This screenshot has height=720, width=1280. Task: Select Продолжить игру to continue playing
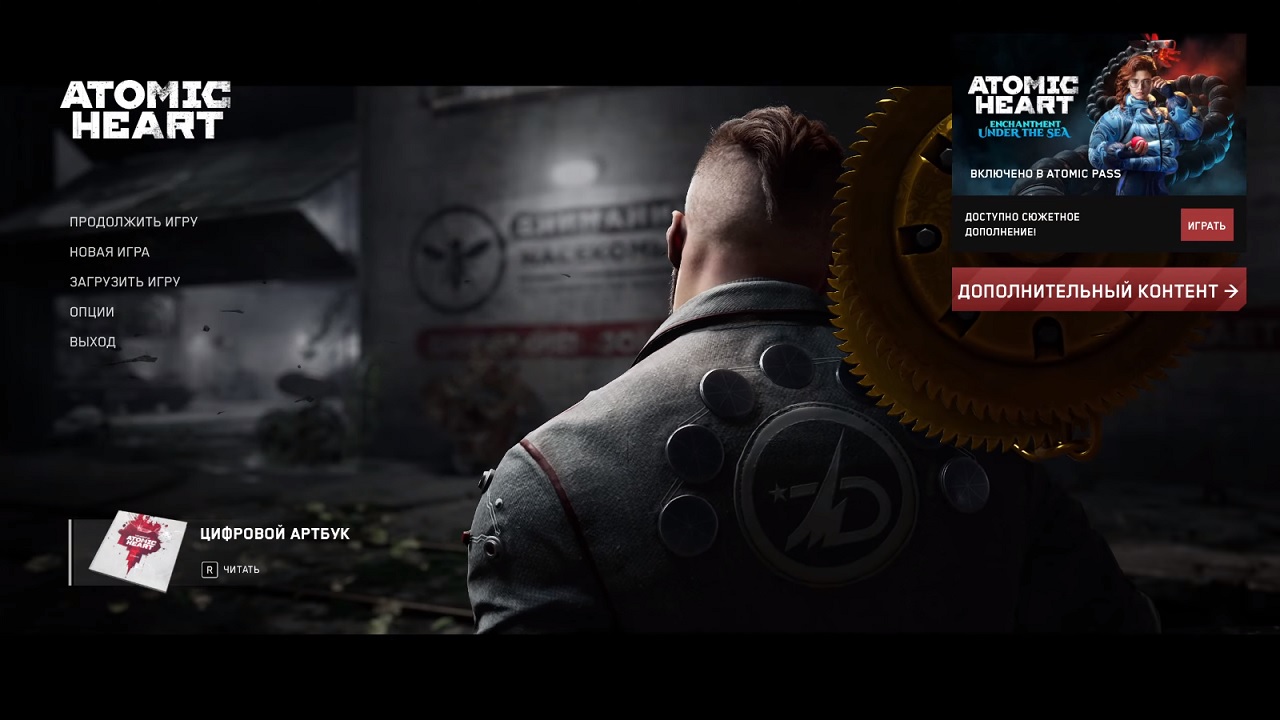click(x=133, y=221)
